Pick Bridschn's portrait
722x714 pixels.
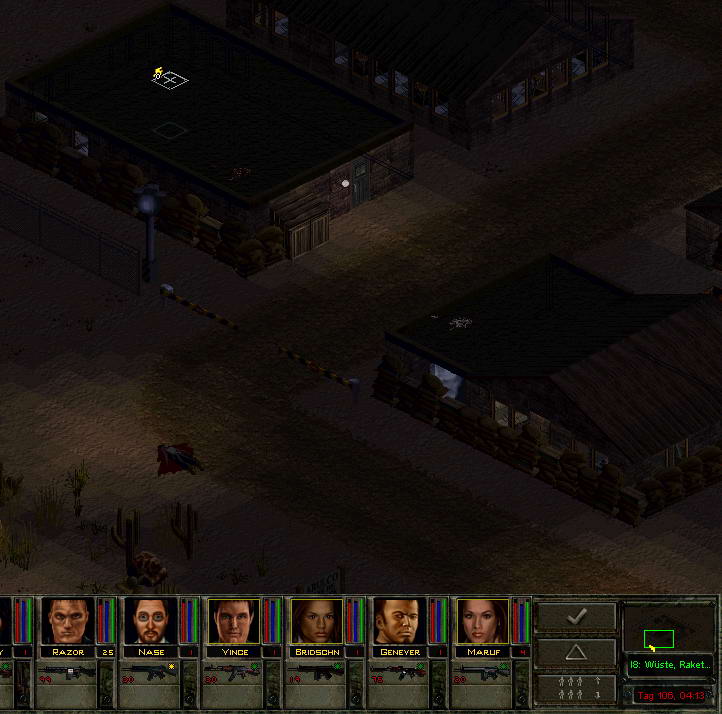click(x=317, y=620)
